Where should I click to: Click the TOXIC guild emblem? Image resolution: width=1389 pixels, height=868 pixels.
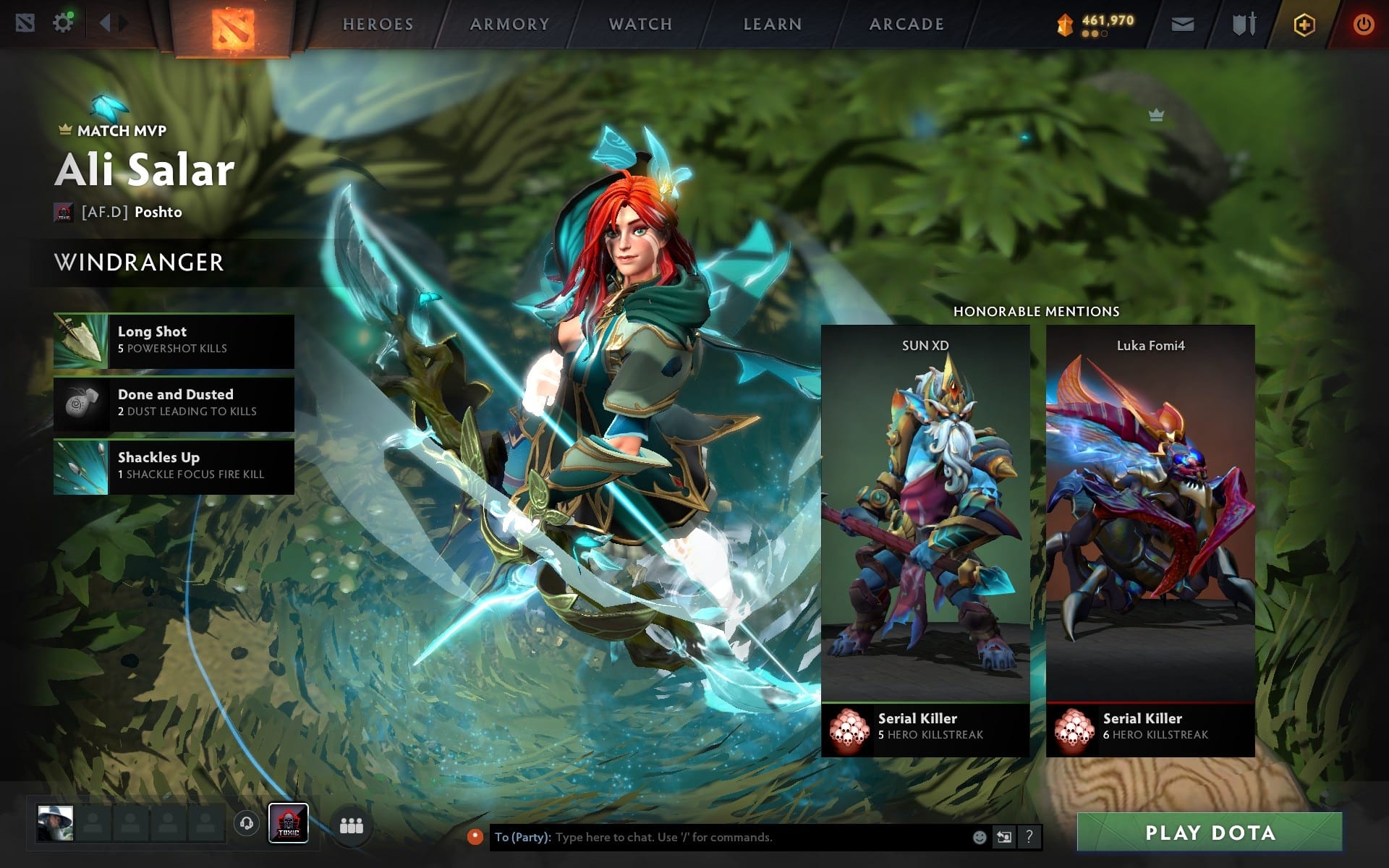point(287,822)
